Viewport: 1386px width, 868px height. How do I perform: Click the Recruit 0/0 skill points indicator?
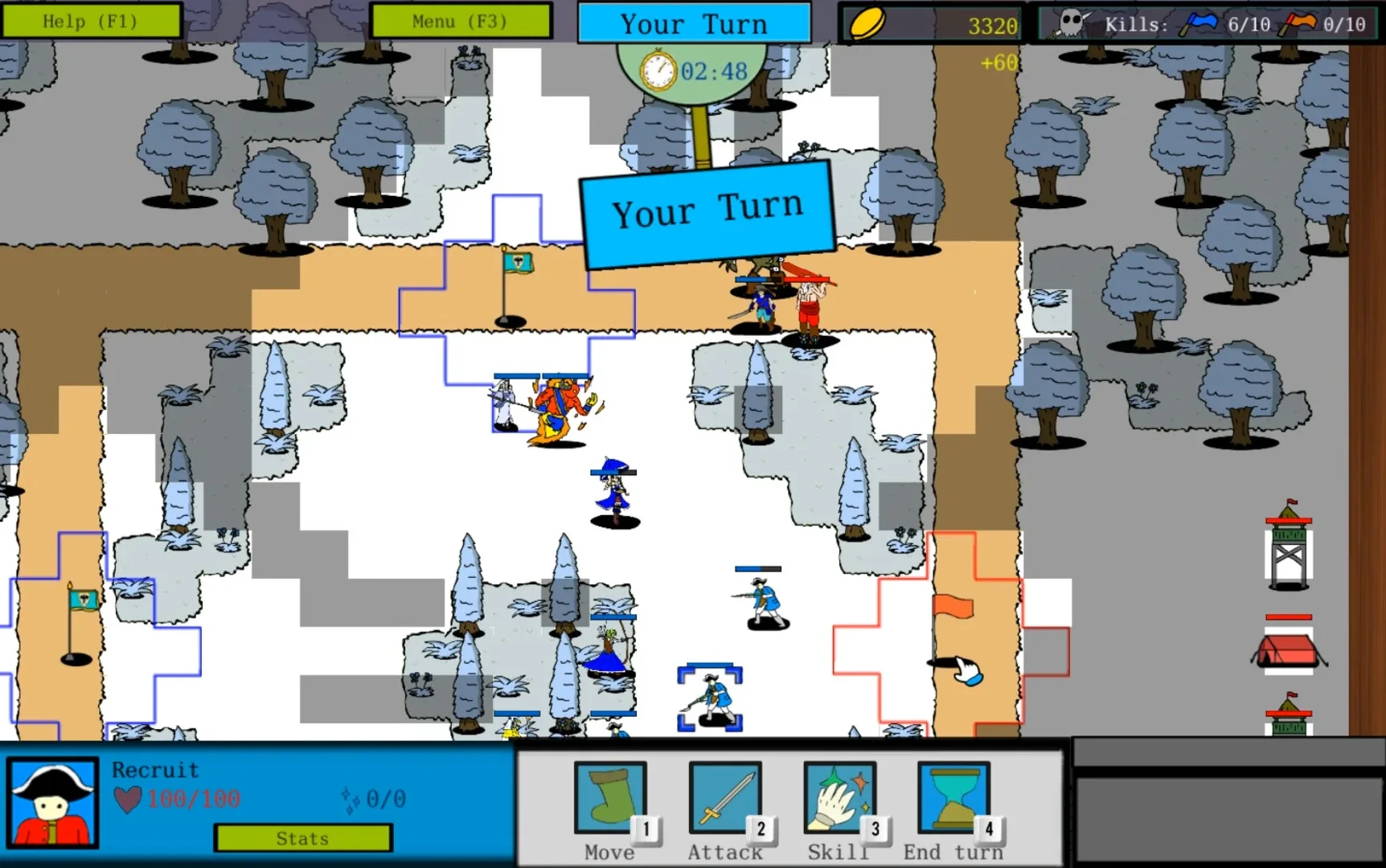coord(375,798)
